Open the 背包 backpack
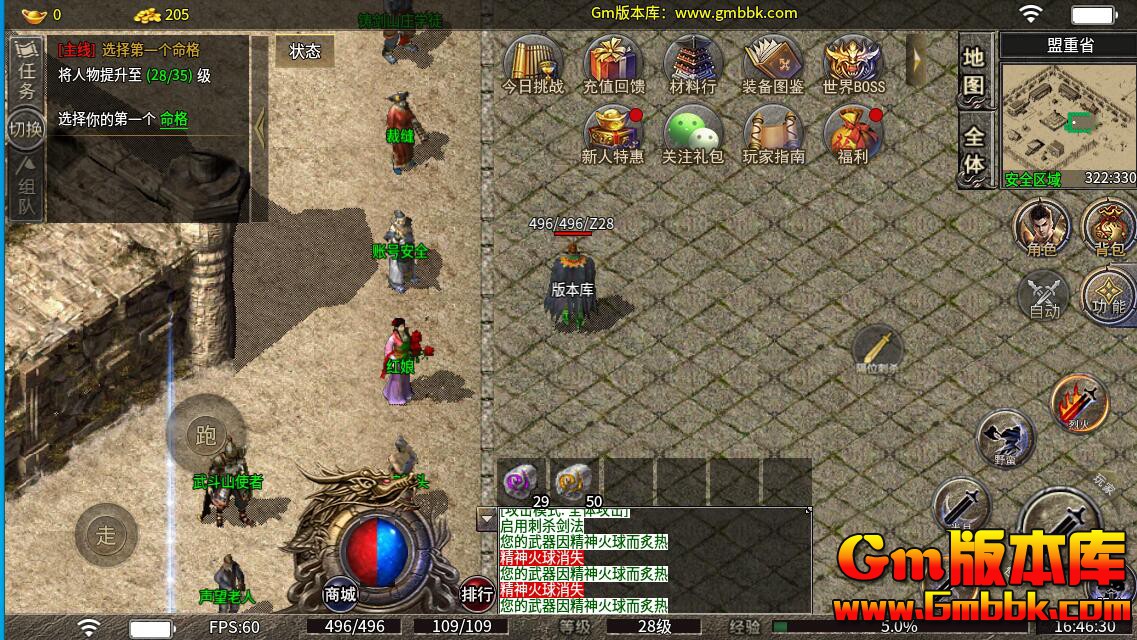The image size is (1137, 640). pos(1109,227)
